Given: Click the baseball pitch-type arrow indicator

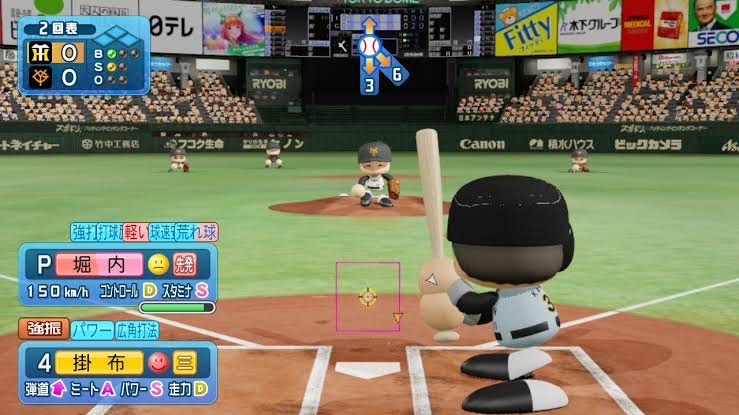Looking at the screenshot, I should tap(369, 47).
